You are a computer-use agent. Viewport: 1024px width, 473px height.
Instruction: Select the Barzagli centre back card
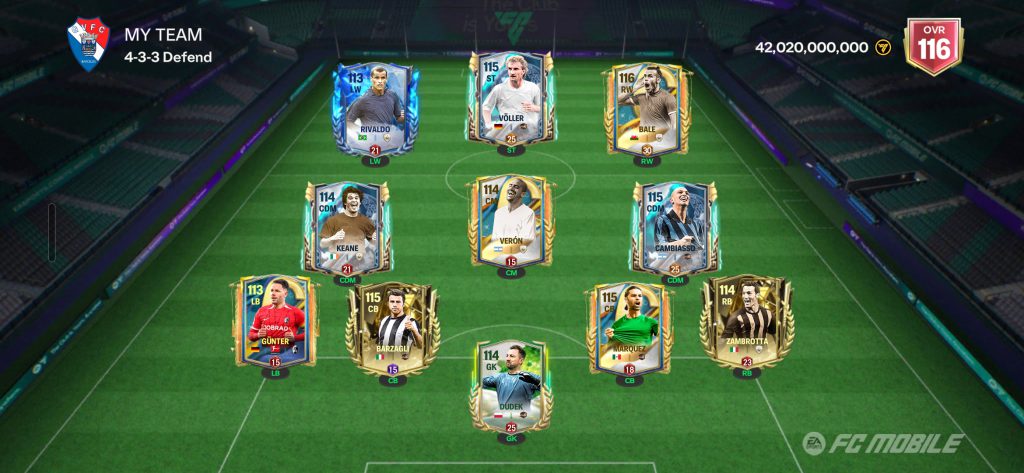point(392,328)
